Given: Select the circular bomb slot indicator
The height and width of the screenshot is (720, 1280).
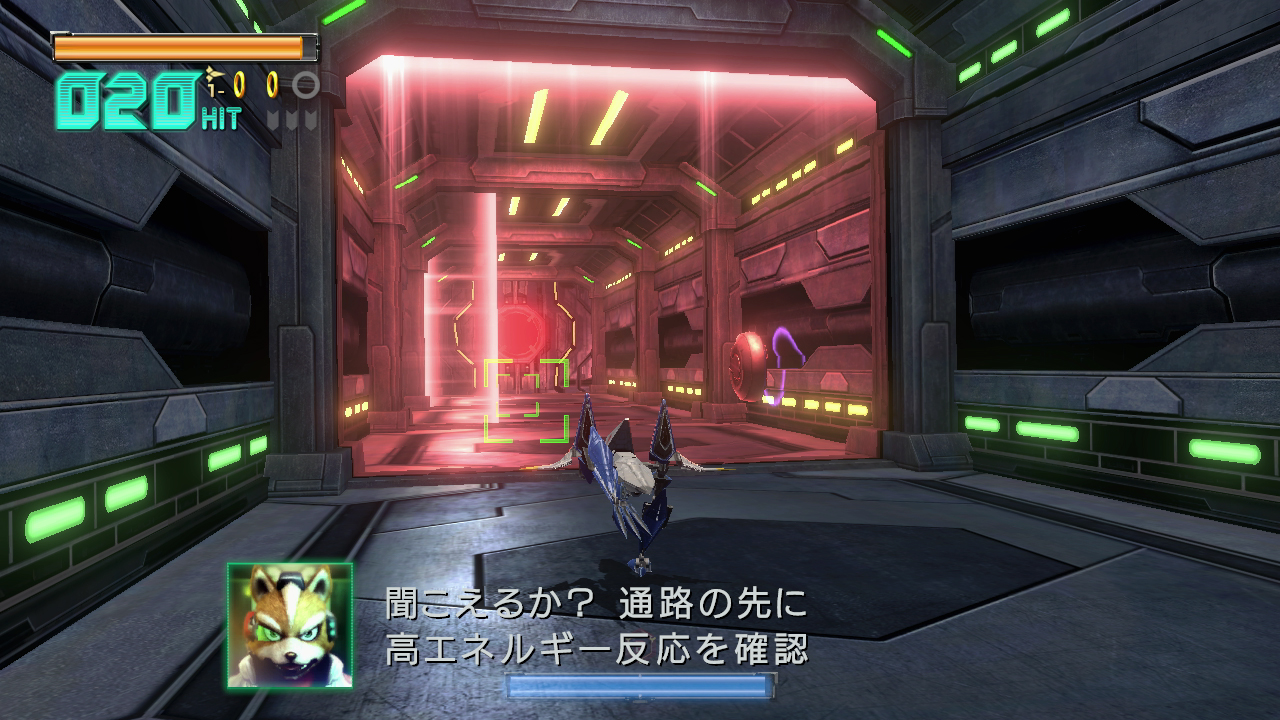Looking at the screenshot, I should [307, 86].
